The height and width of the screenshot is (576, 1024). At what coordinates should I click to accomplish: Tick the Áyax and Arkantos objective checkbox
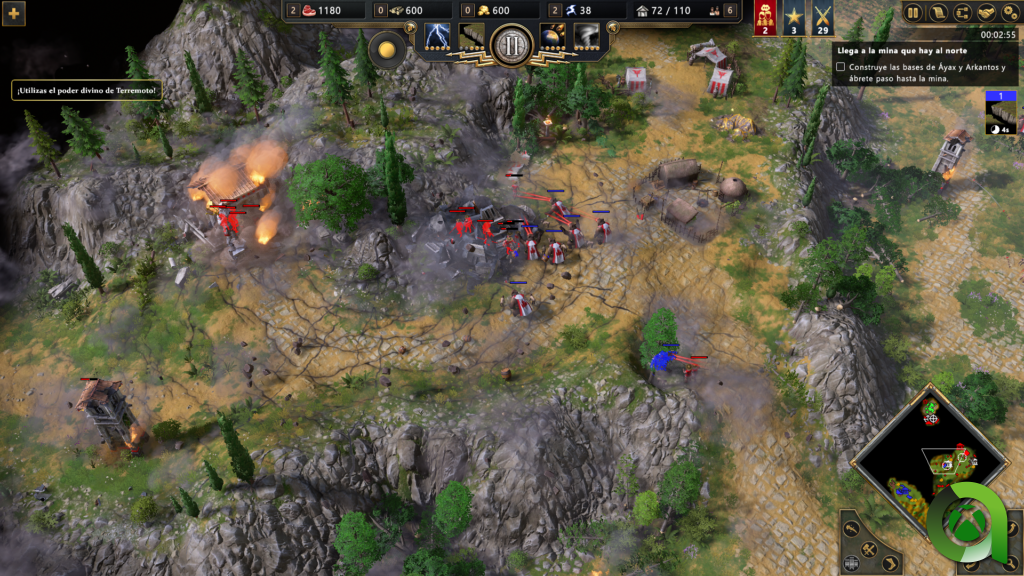[x=841, y=68]
